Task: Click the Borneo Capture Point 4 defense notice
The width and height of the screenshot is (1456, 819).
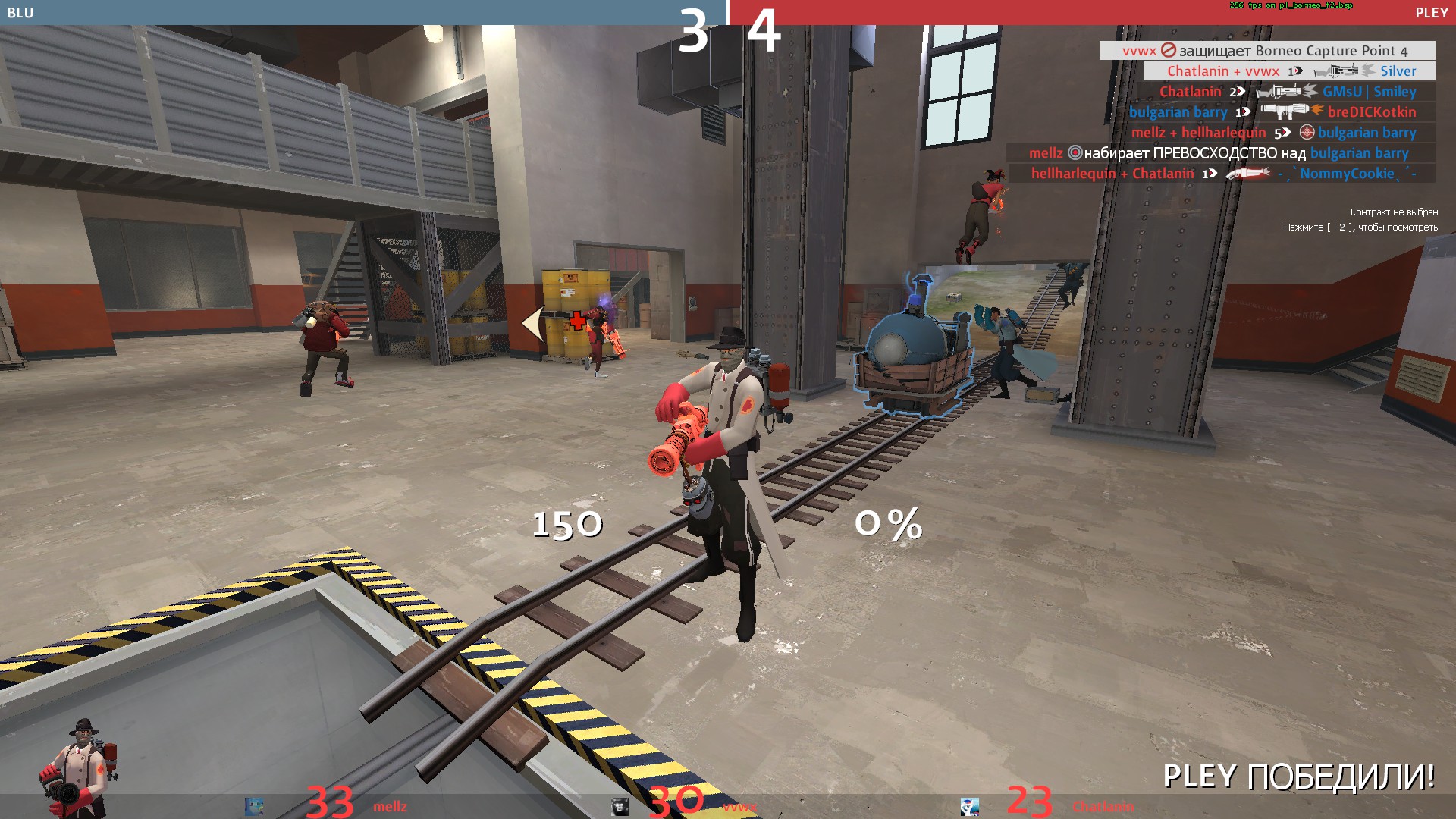Action: coord(1266,51)
